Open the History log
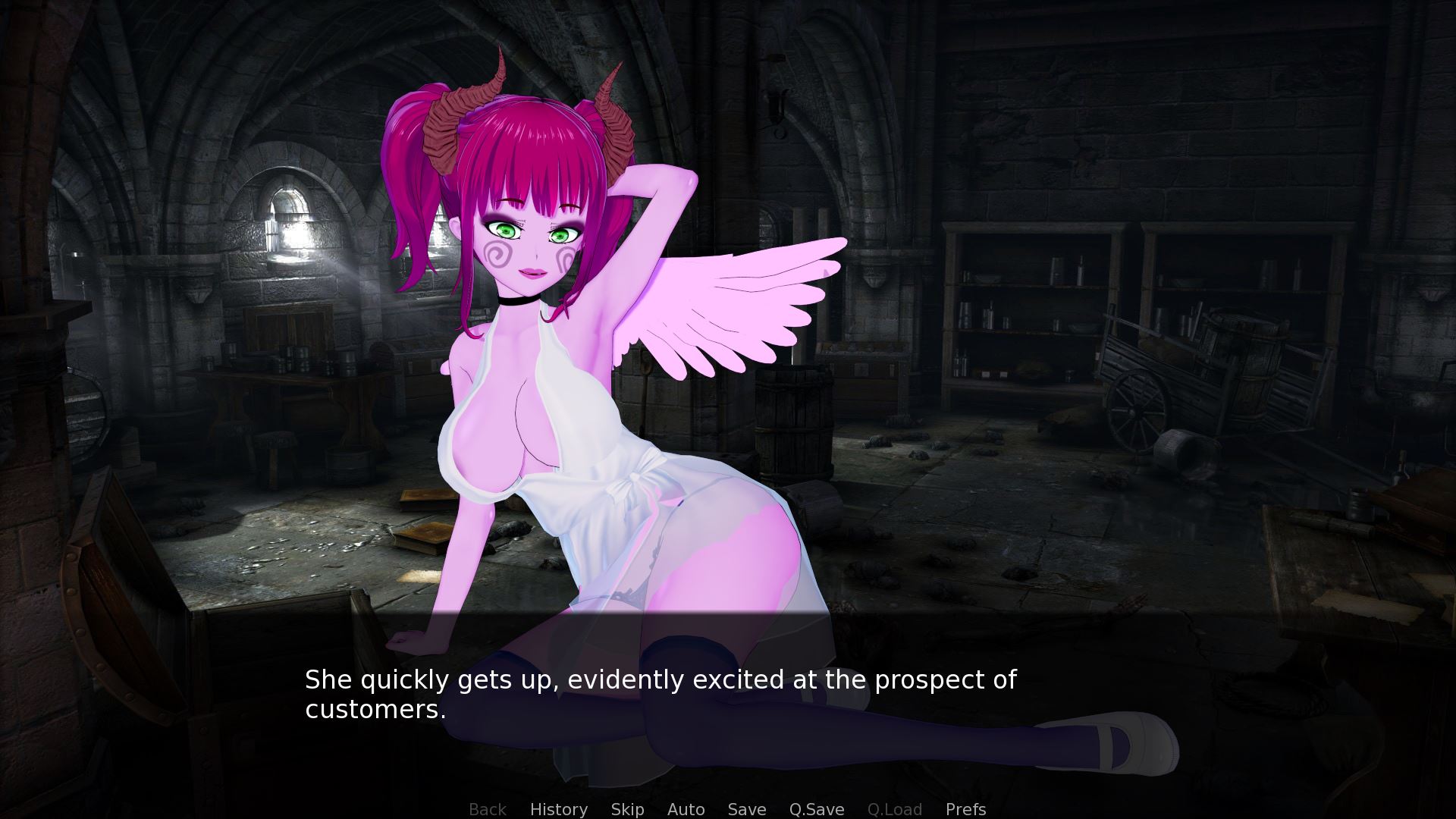This screenshot has height=819, width=1456. (x=558, y=809)
